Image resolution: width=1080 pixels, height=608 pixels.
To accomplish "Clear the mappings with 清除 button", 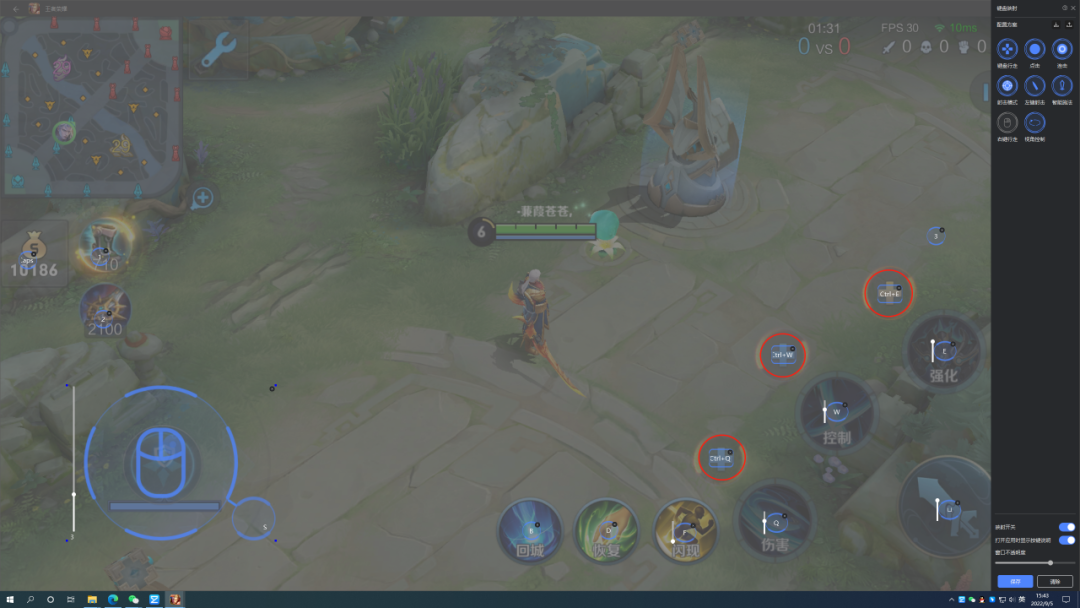I will (x=1054, y=581).
